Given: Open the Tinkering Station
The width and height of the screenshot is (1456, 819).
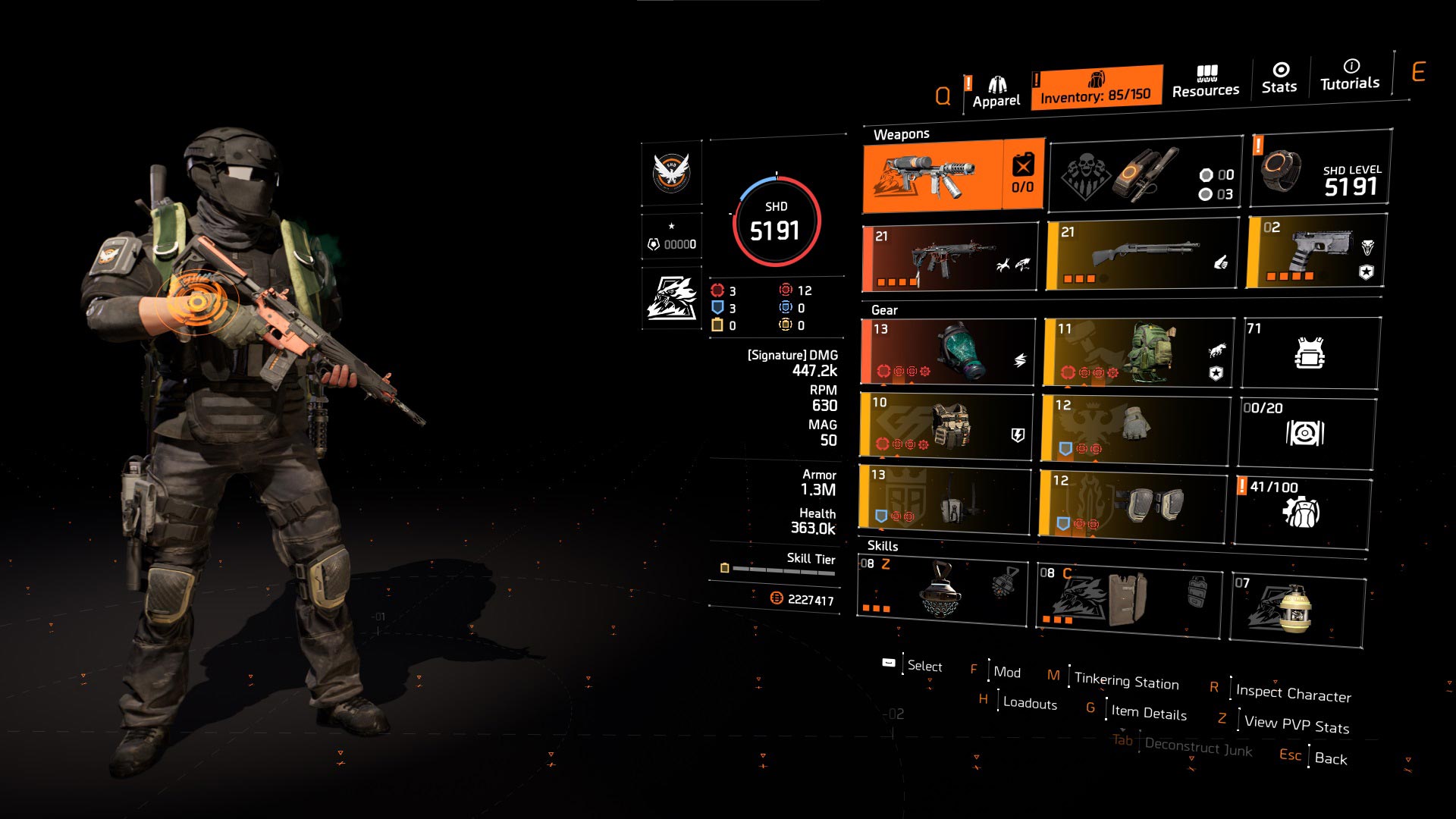Looking at the screenshot, I should [x=1126, y=680].
